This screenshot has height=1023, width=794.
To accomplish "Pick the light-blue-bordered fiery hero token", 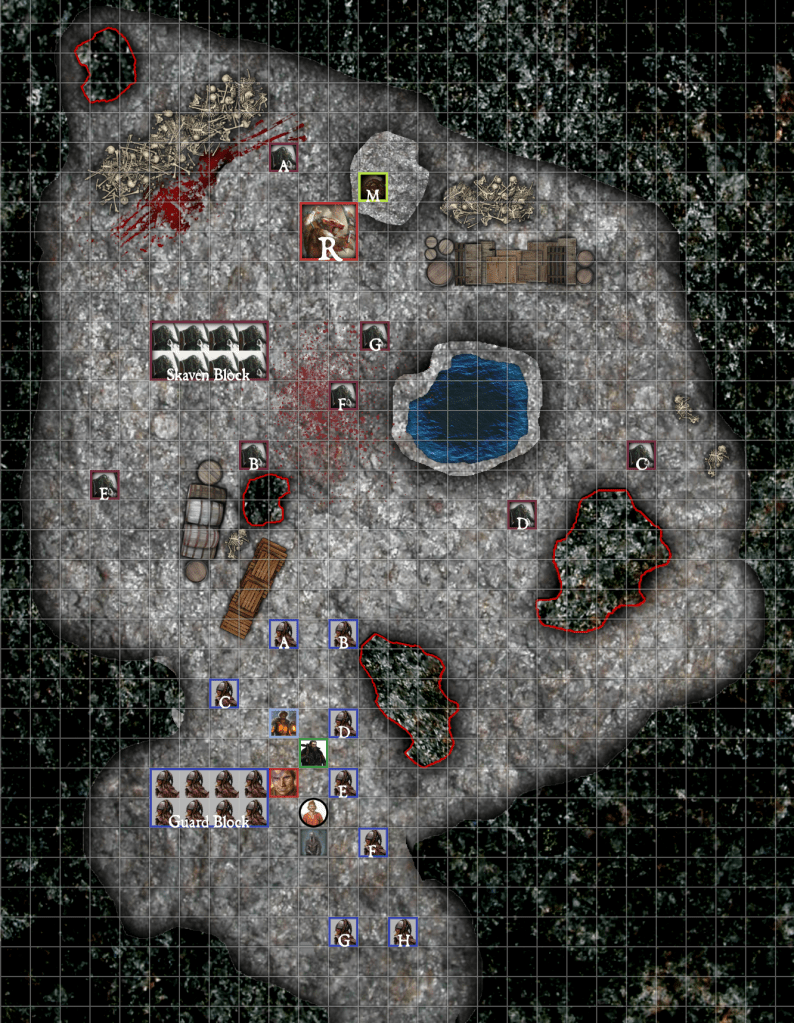I will coord(284,723).
